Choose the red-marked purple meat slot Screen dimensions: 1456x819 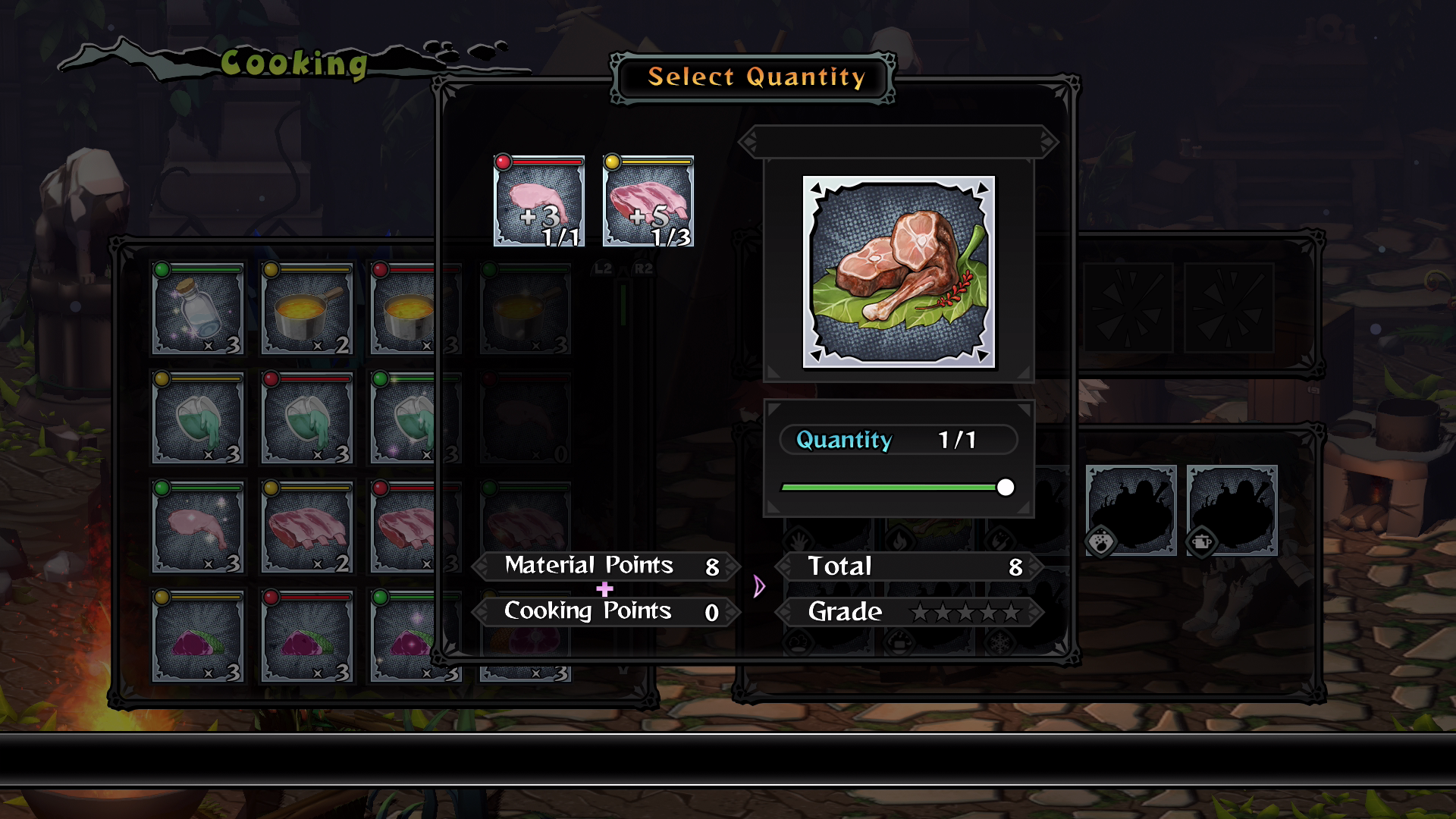307,636
